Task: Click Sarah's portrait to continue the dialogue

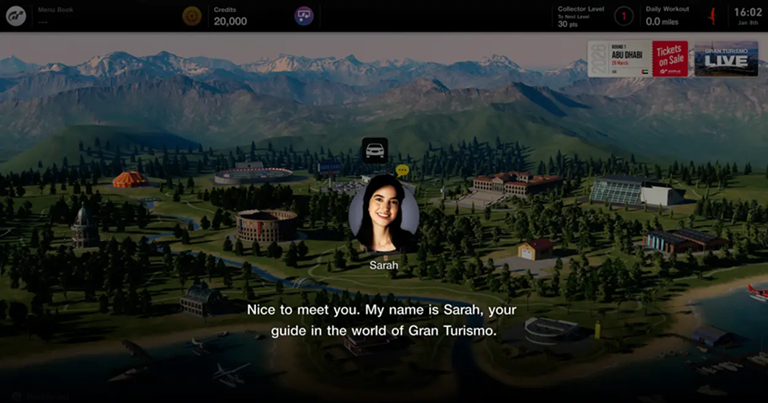Action: click(x=383, y=214)
